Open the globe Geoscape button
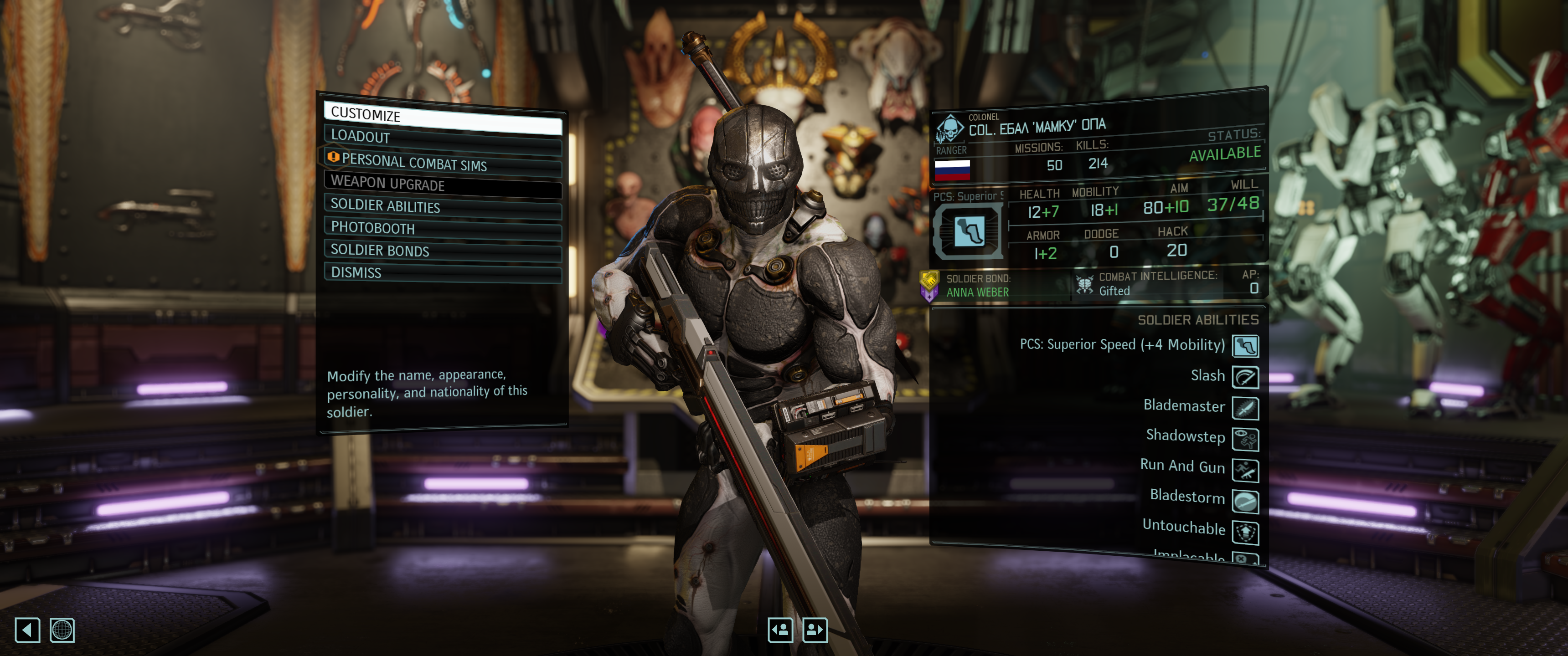 point(62,630)
